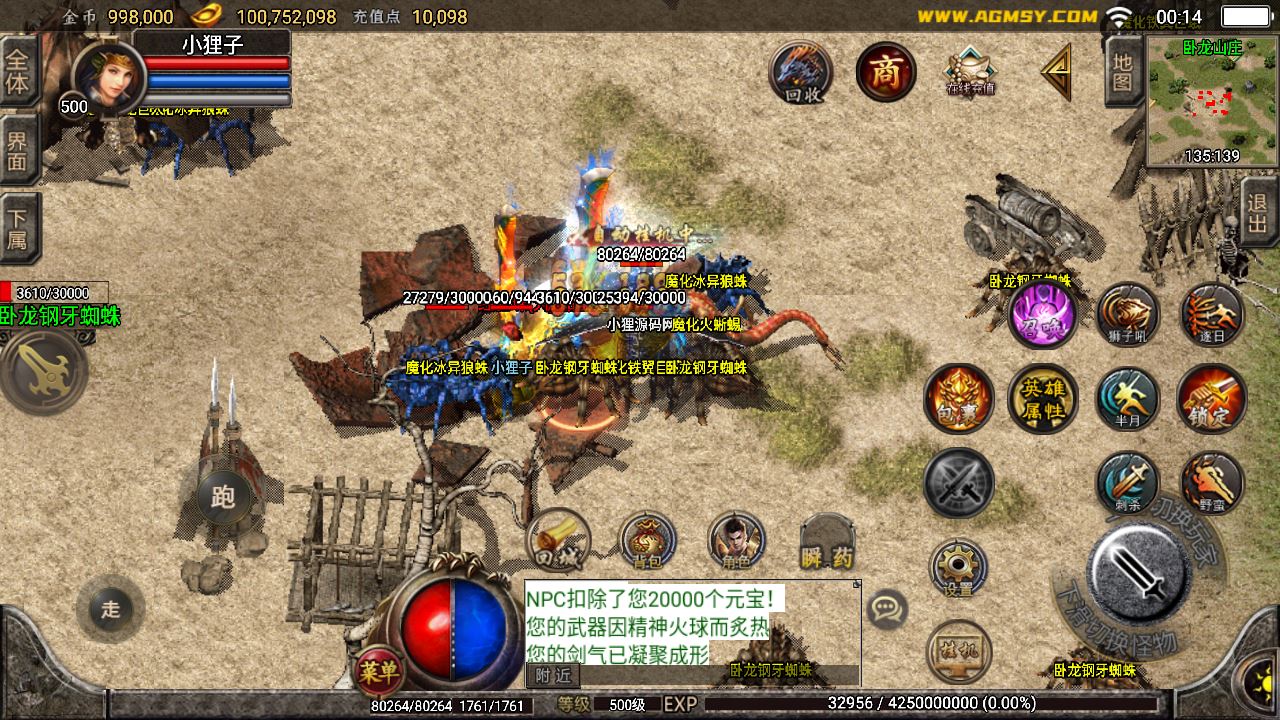The height and width of the screenshot is (720, 1280).
Task: Open the 英雄属性 hero attributes button
Action: click(x=1042, y=399)
